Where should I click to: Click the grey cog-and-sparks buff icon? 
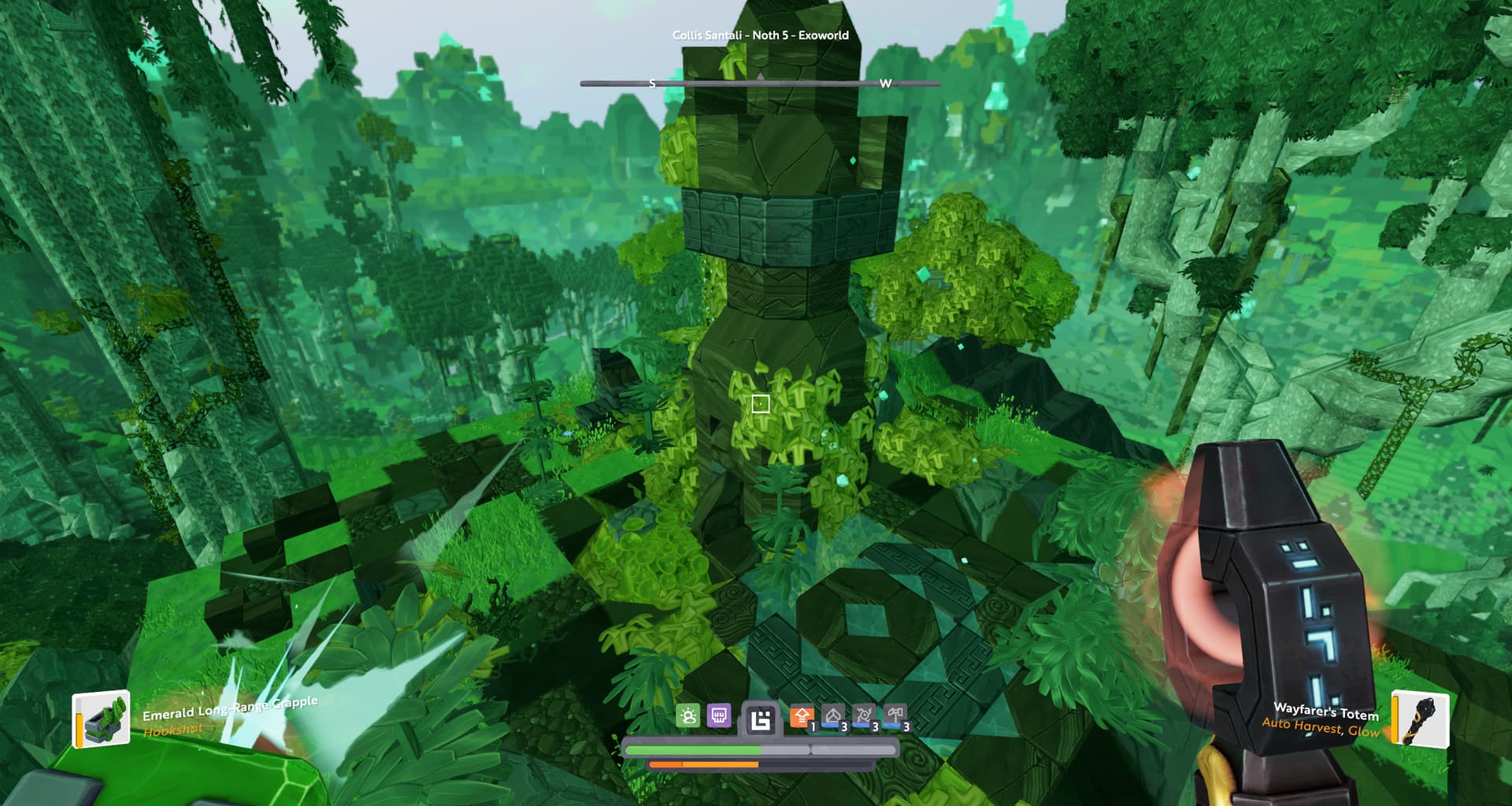coord(864,717)
